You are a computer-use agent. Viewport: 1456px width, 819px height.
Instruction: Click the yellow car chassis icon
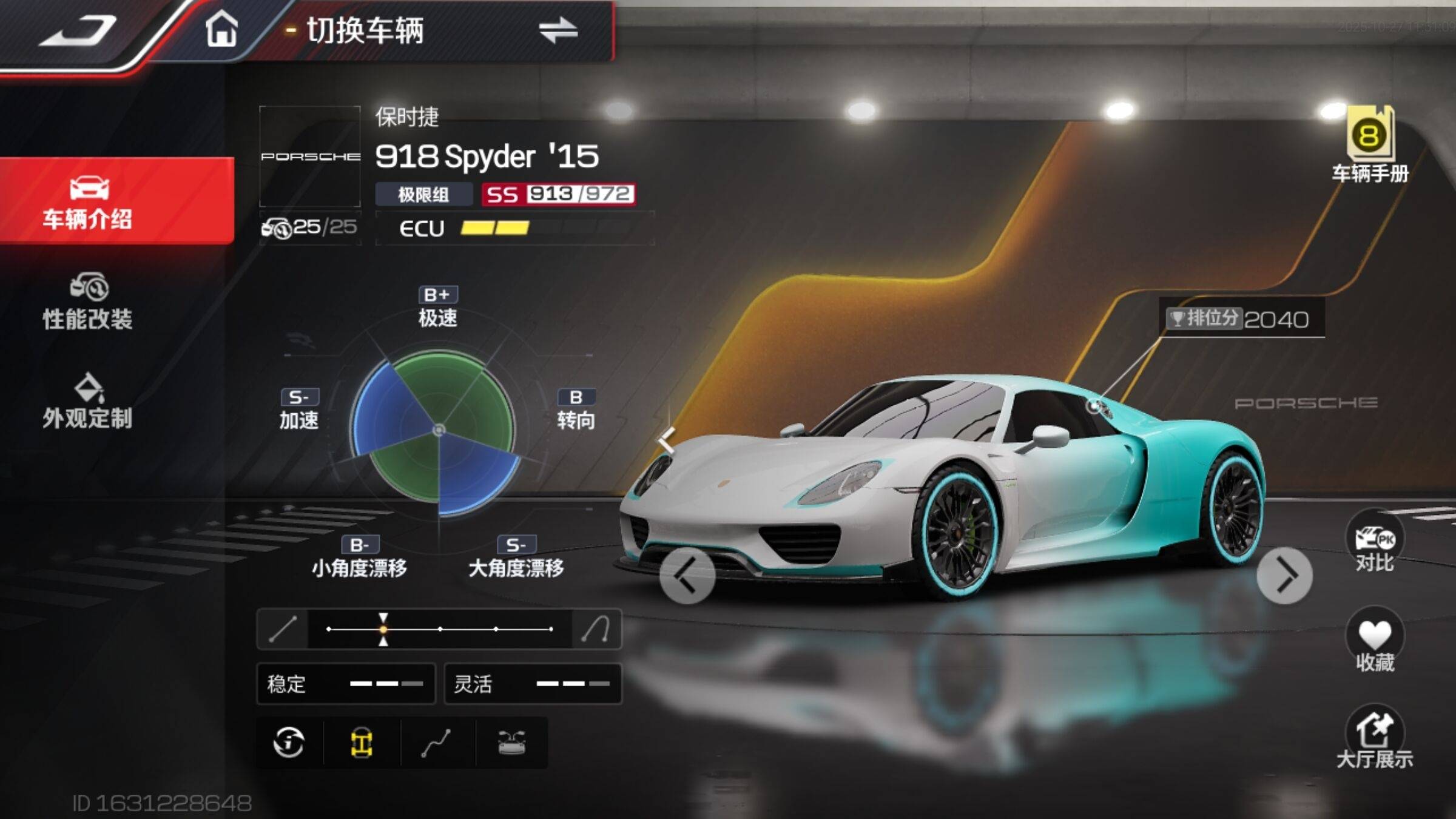[x=362, y=743]
